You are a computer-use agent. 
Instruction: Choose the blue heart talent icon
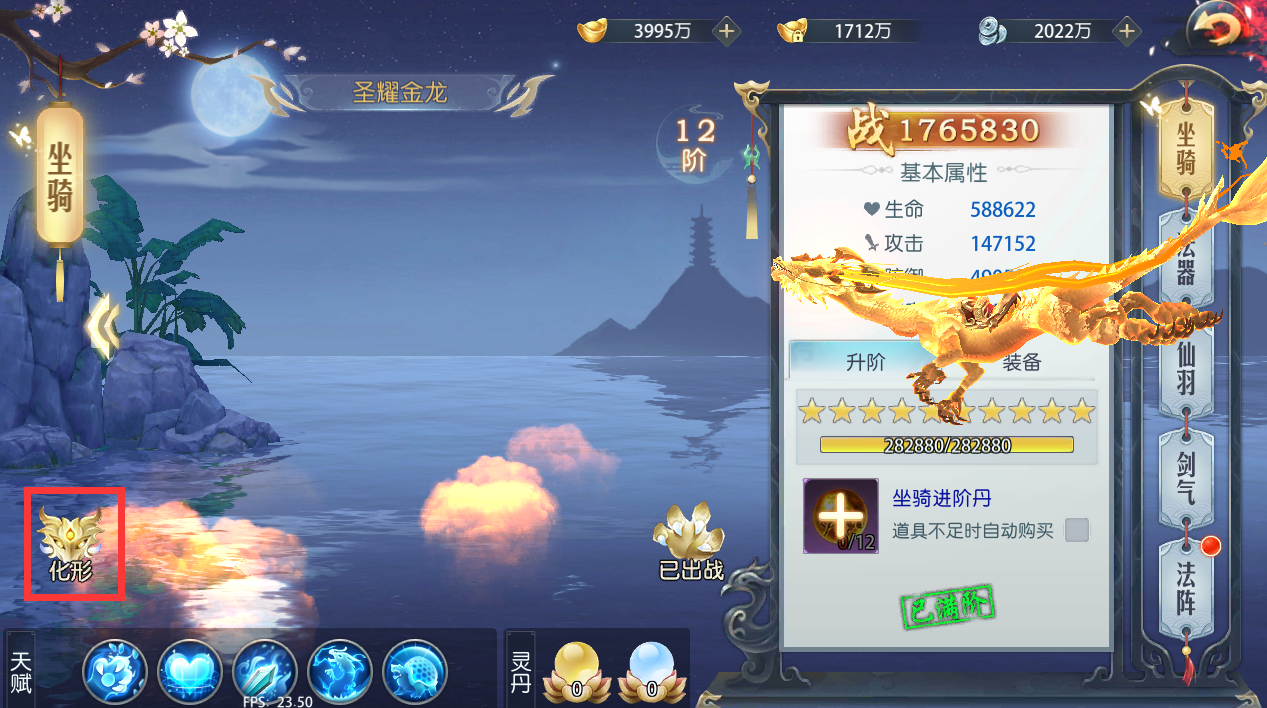click(x=190, y=670)
